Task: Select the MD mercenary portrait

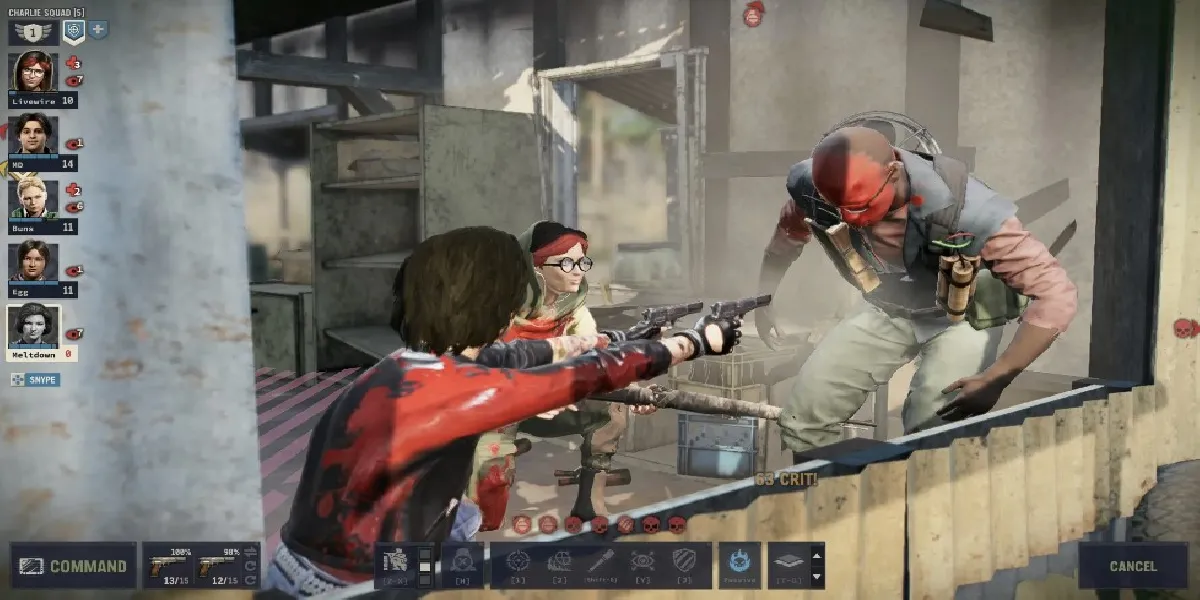Action: (33, 135)
